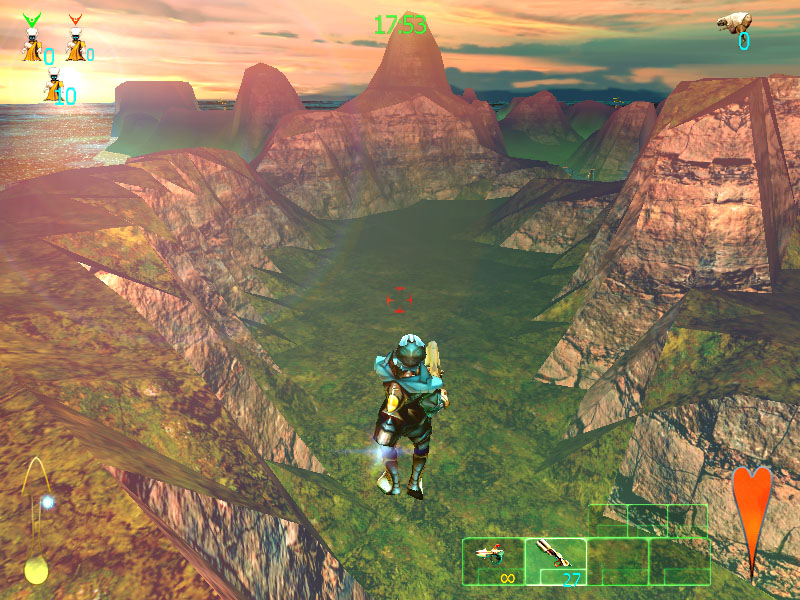Click the Kabuto icon under the red marker
The height and width of the screenshot is (600, 800).
click(x=75, y=46)
